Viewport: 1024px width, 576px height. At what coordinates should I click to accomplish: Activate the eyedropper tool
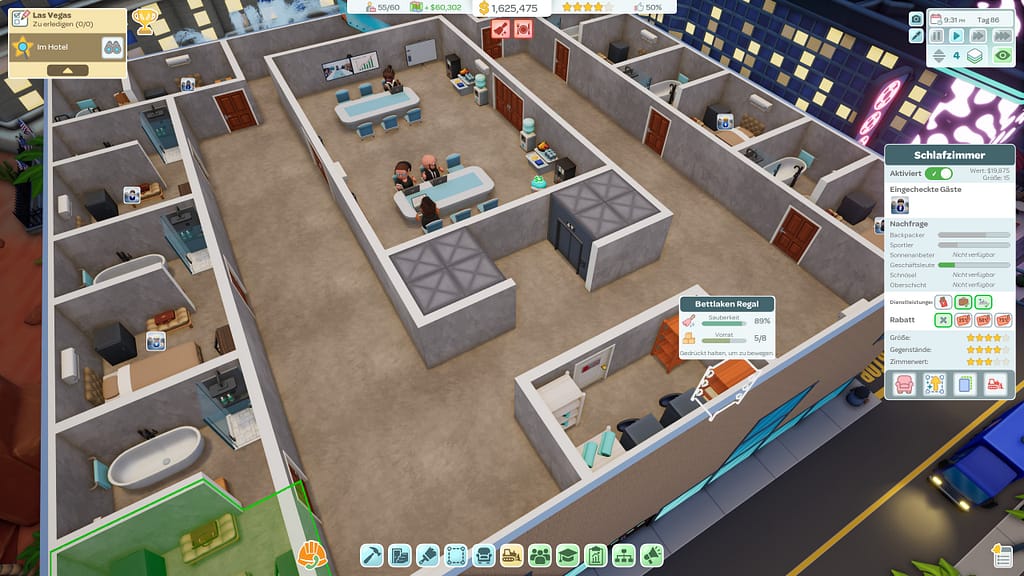(x=916, y=36)
